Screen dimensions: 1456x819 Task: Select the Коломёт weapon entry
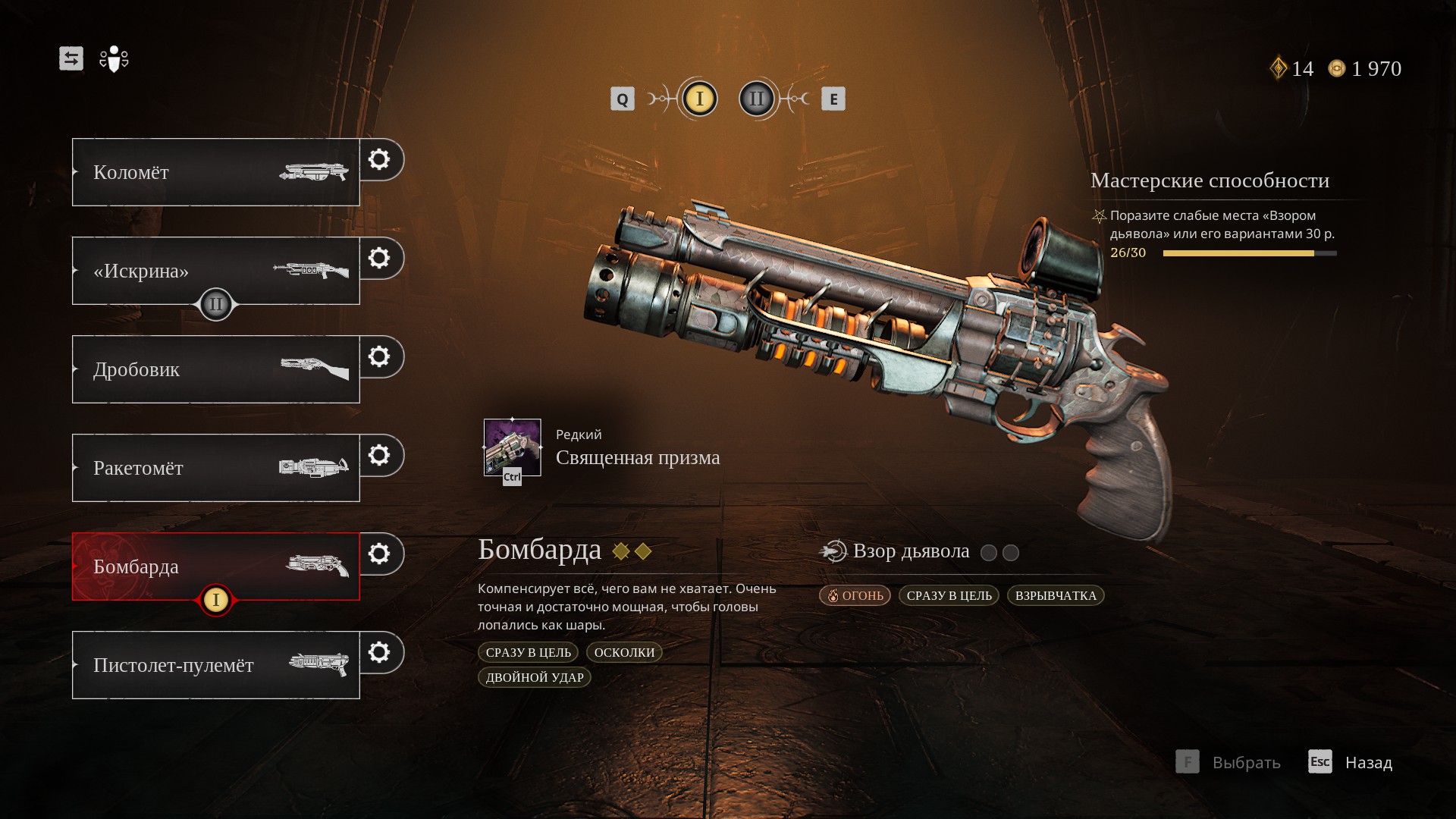pyautogui.click(x=215, y=172)
